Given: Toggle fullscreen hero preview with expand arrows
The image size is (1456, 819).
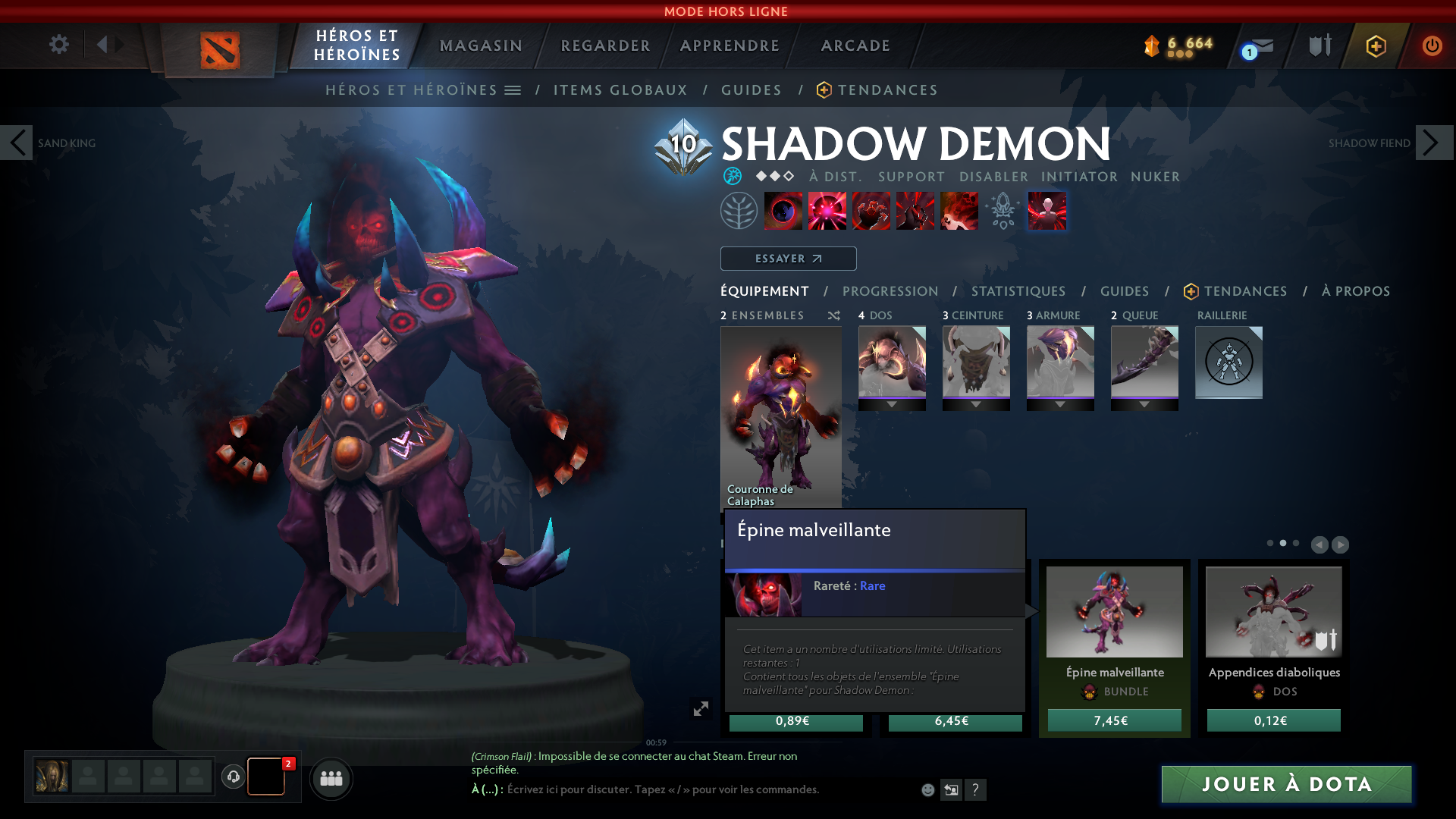Looking at the screenshot, I should tap(701, 707).
